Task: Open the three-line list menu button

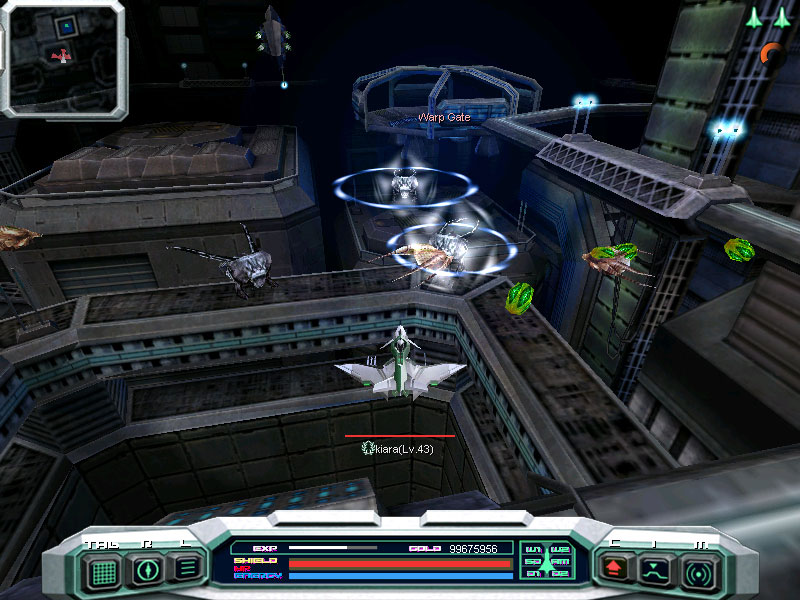Action: (187, 570)
